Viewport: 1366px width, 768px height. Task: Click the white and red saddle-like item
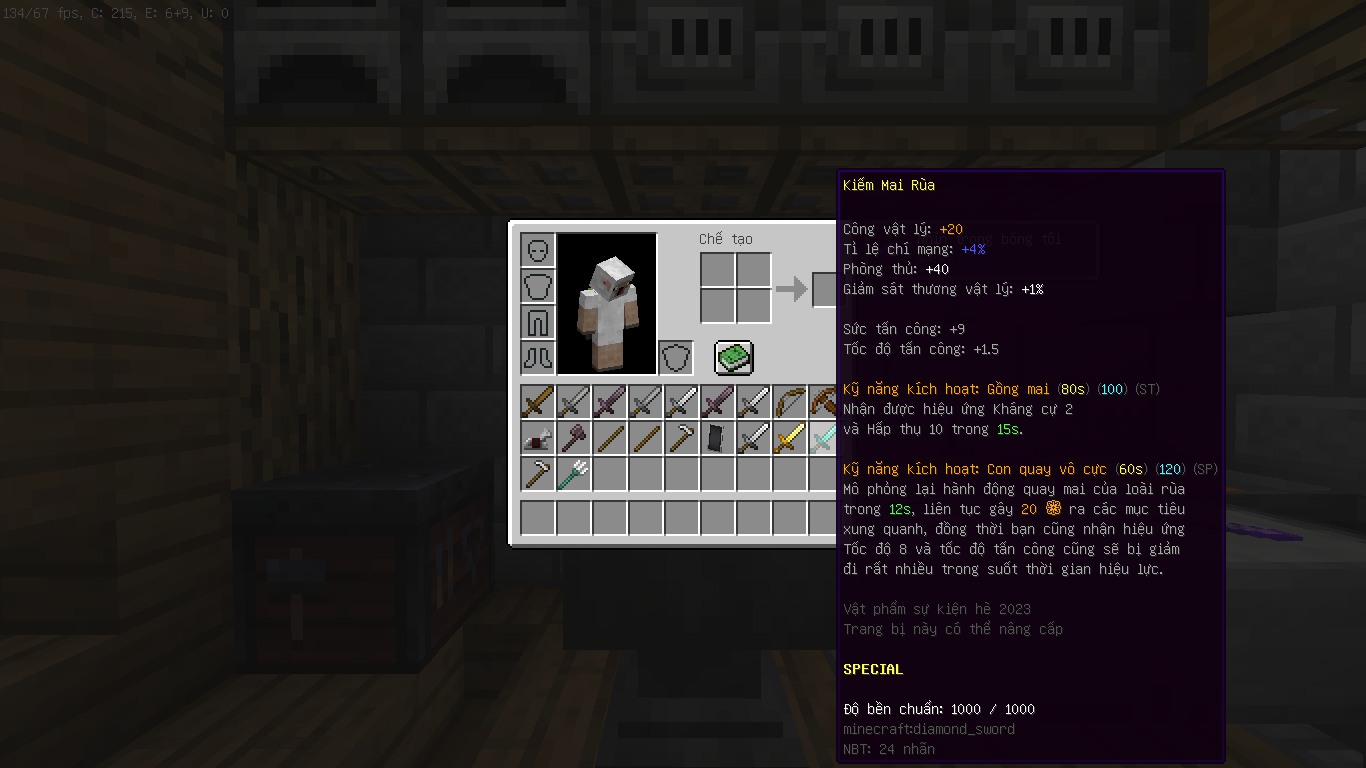[538, 438]
